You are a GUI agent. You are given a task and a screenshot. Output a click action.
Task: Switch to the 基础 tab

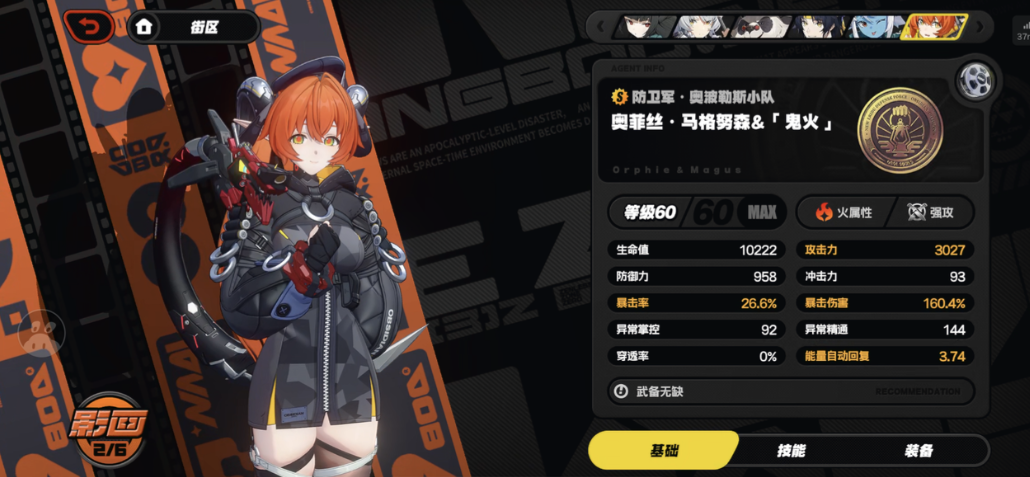pyautogui.click(x=663, y=451)
